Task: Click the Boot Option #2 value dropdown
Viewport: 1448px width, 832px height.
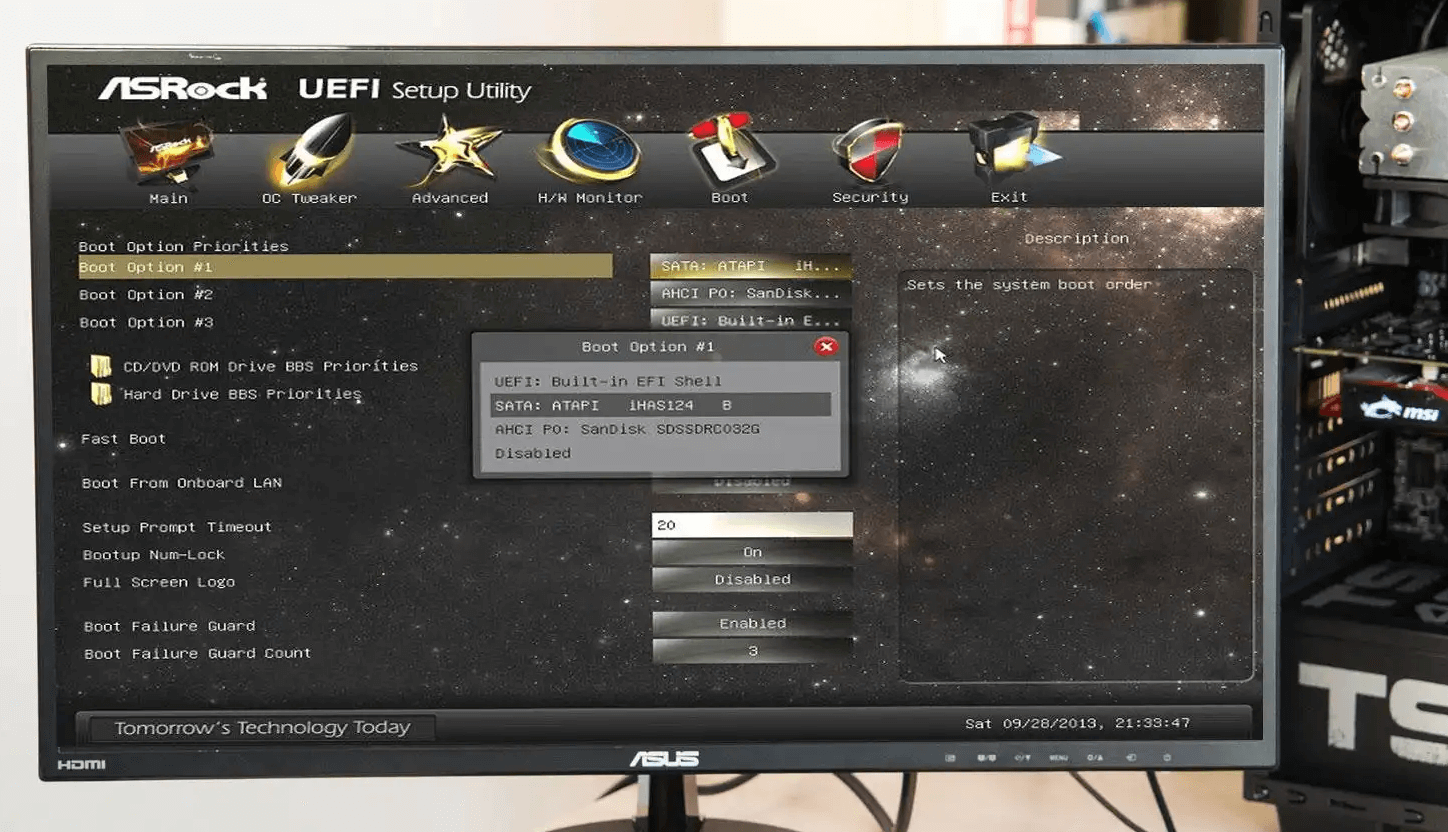Action: pos(751,294)
